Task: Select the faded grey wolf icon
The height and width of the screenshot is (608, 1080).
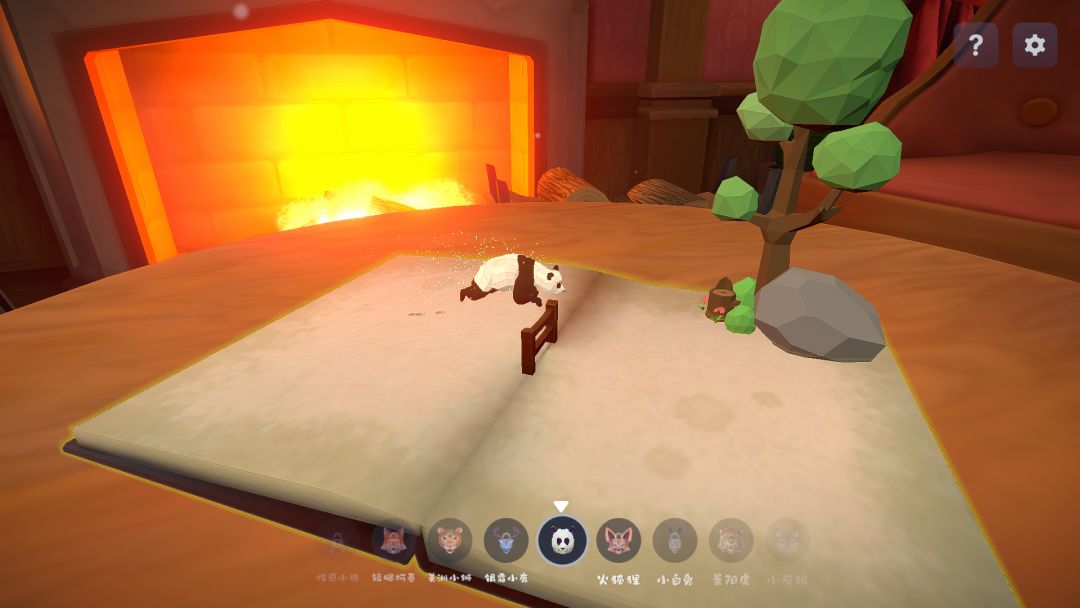Action: tap(787, 541)
